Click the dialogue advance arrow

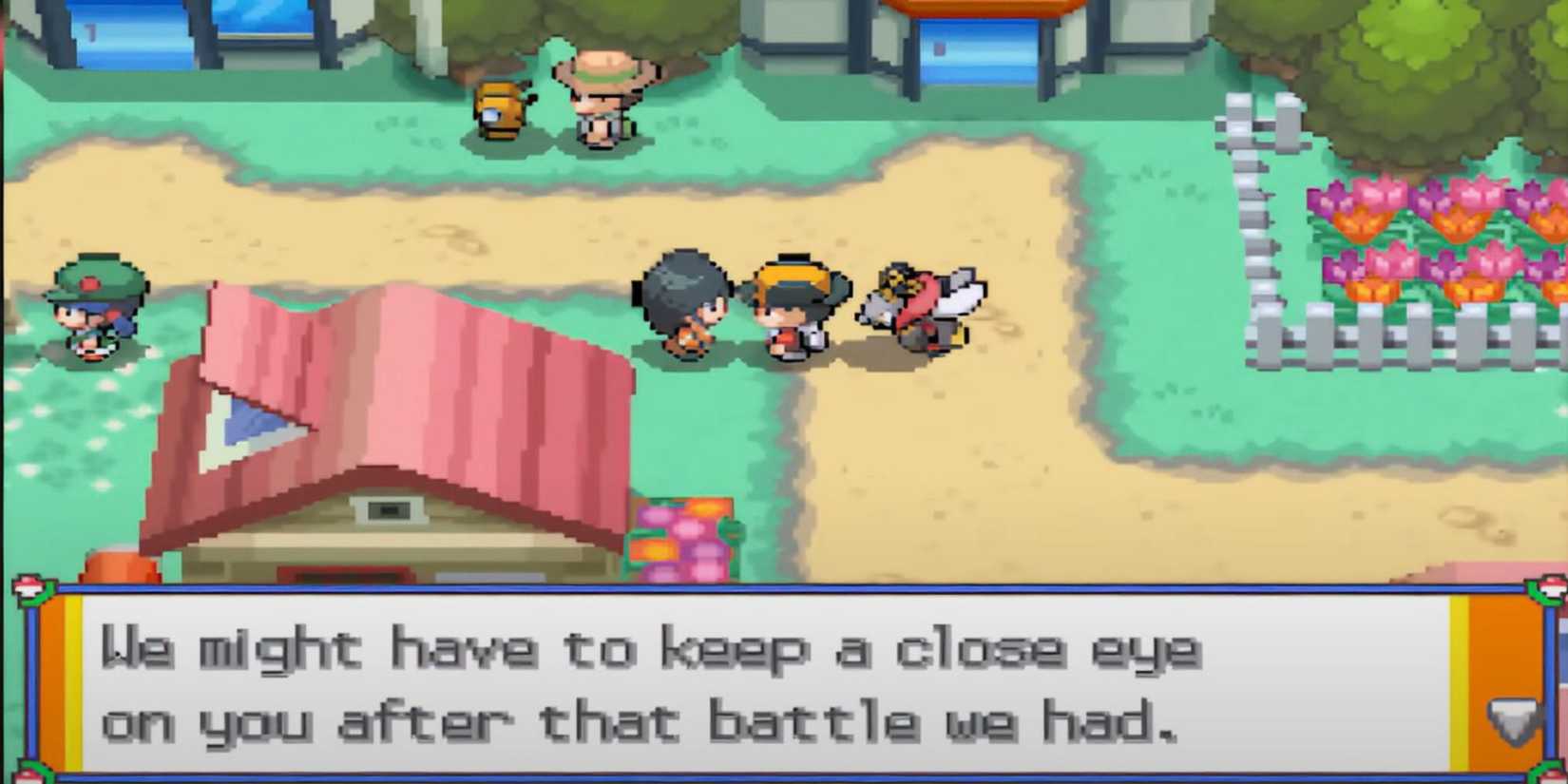(1512, 721)
